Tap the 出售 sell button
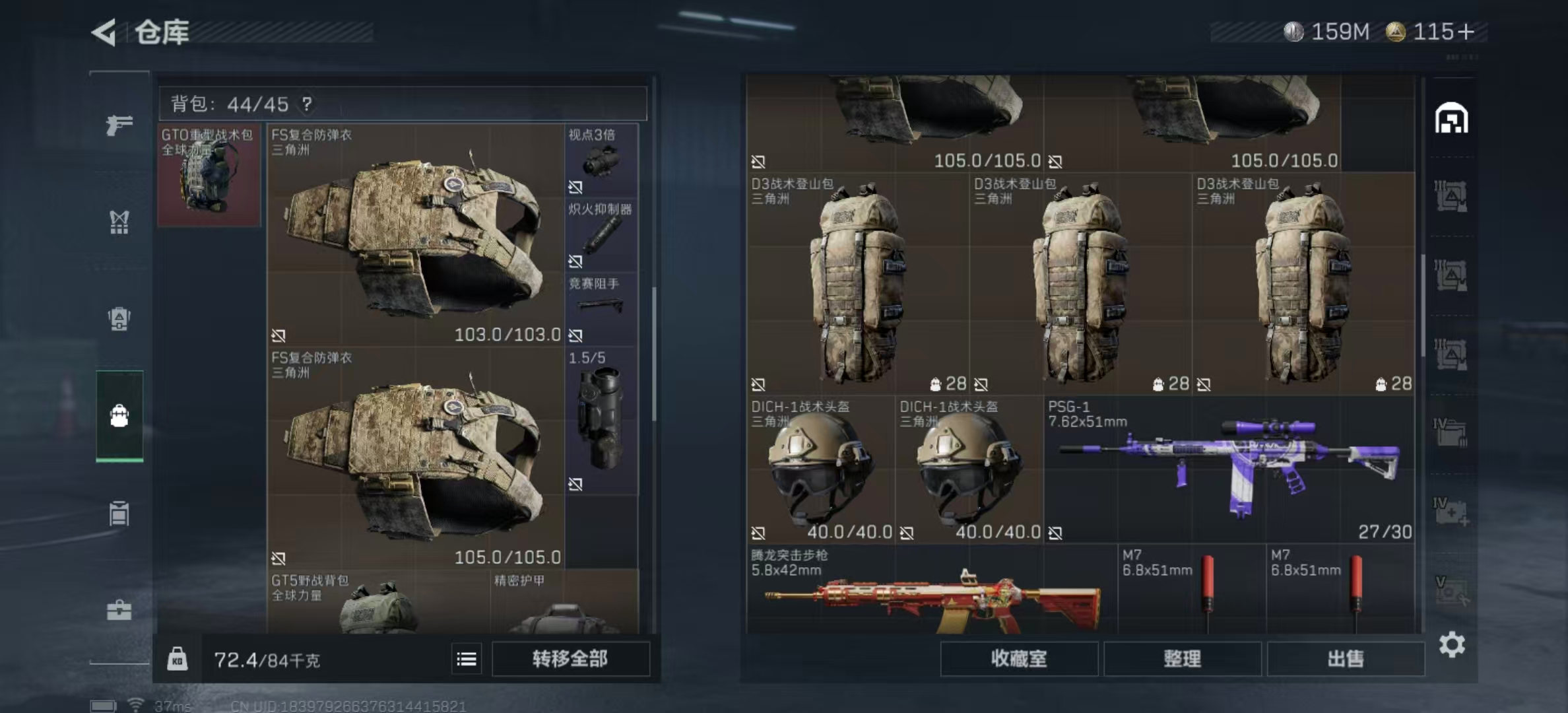Screen dimensions: 1568x713 pyautogui.click(x=1345, y=659)
